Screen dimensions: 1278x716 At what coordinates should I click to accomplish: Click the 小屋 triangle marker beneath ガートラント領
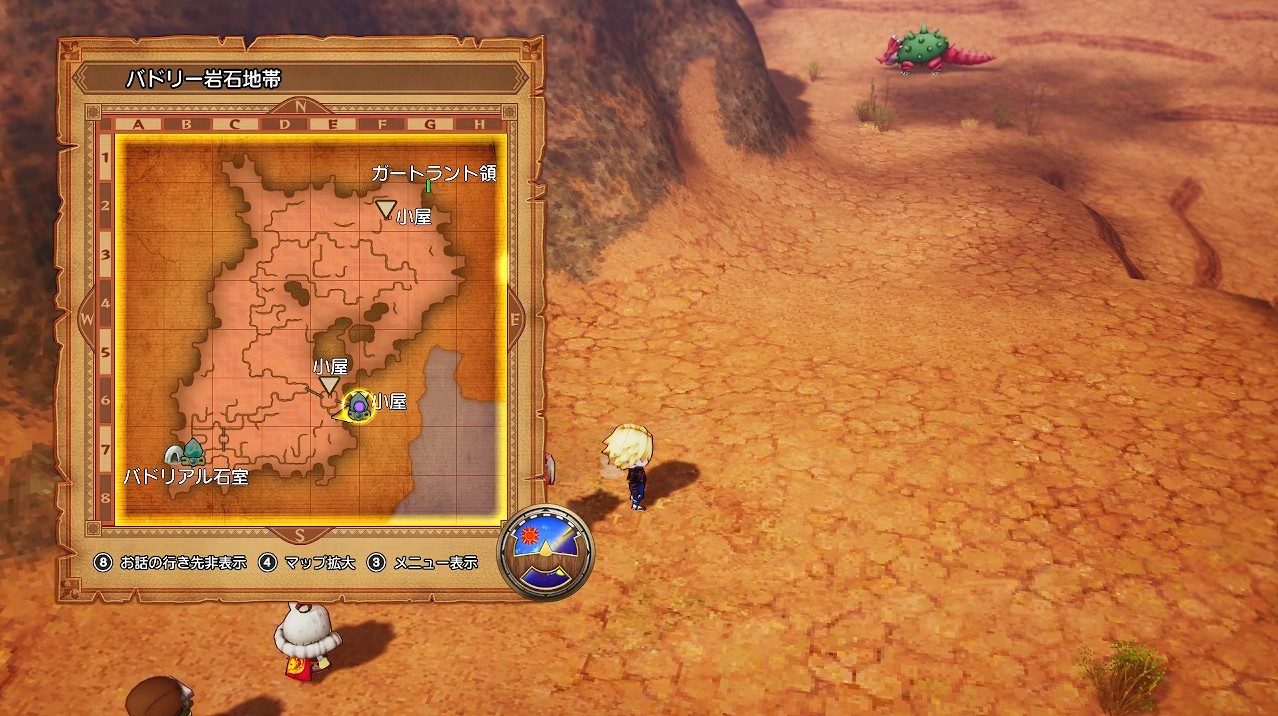(x=386, y=208)
